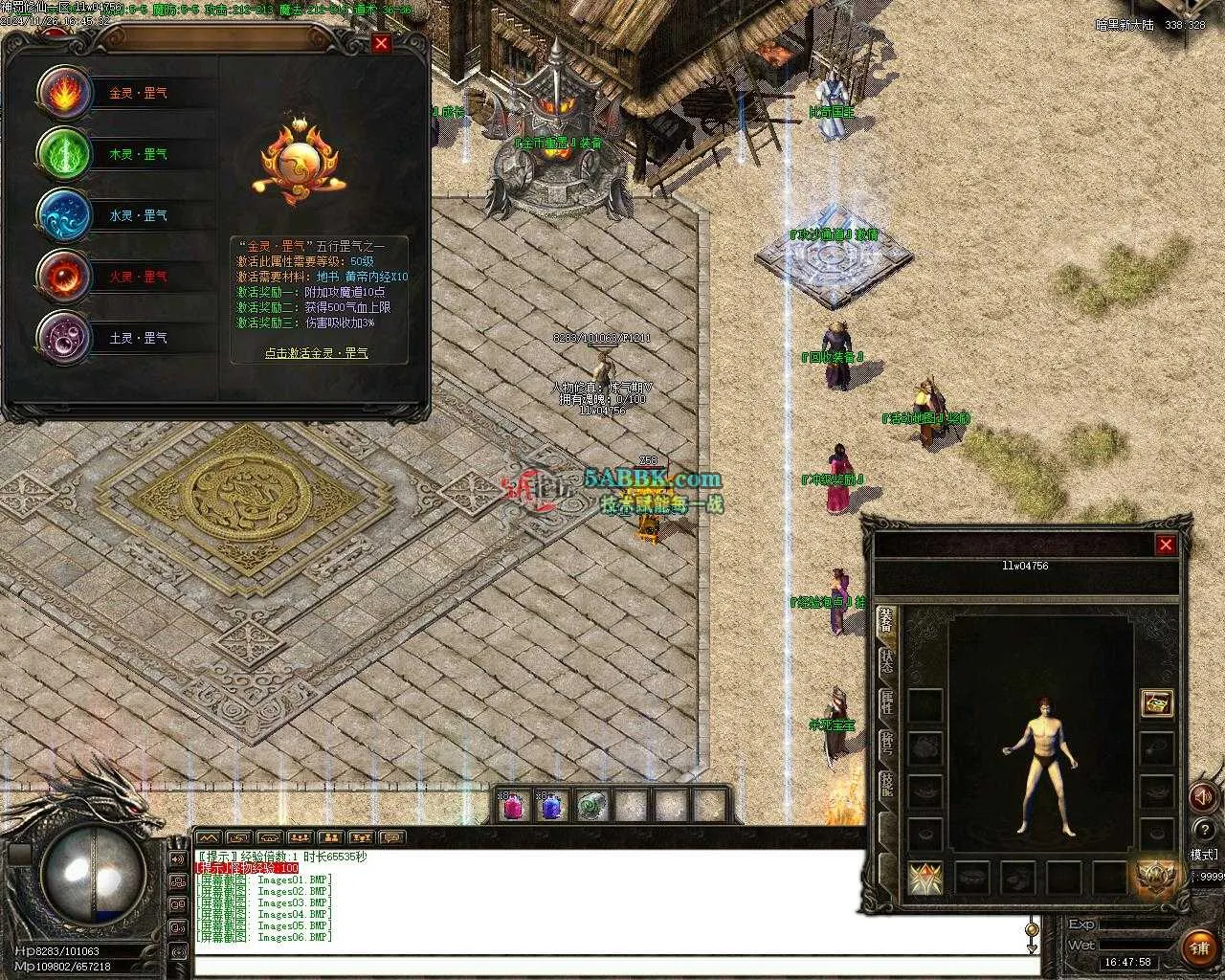Image resolution: width=1225 pixels, height=980 pixels.
Task: Click the 点击激活金灵·罡气 activation link
Action: (x=316, y=353)
